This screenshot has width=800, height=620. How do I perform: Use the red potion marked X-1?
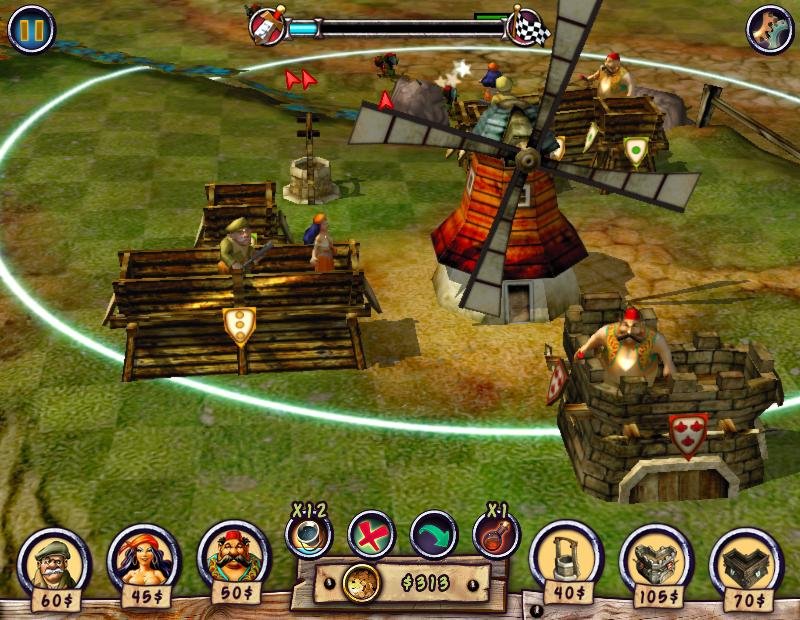496,535
